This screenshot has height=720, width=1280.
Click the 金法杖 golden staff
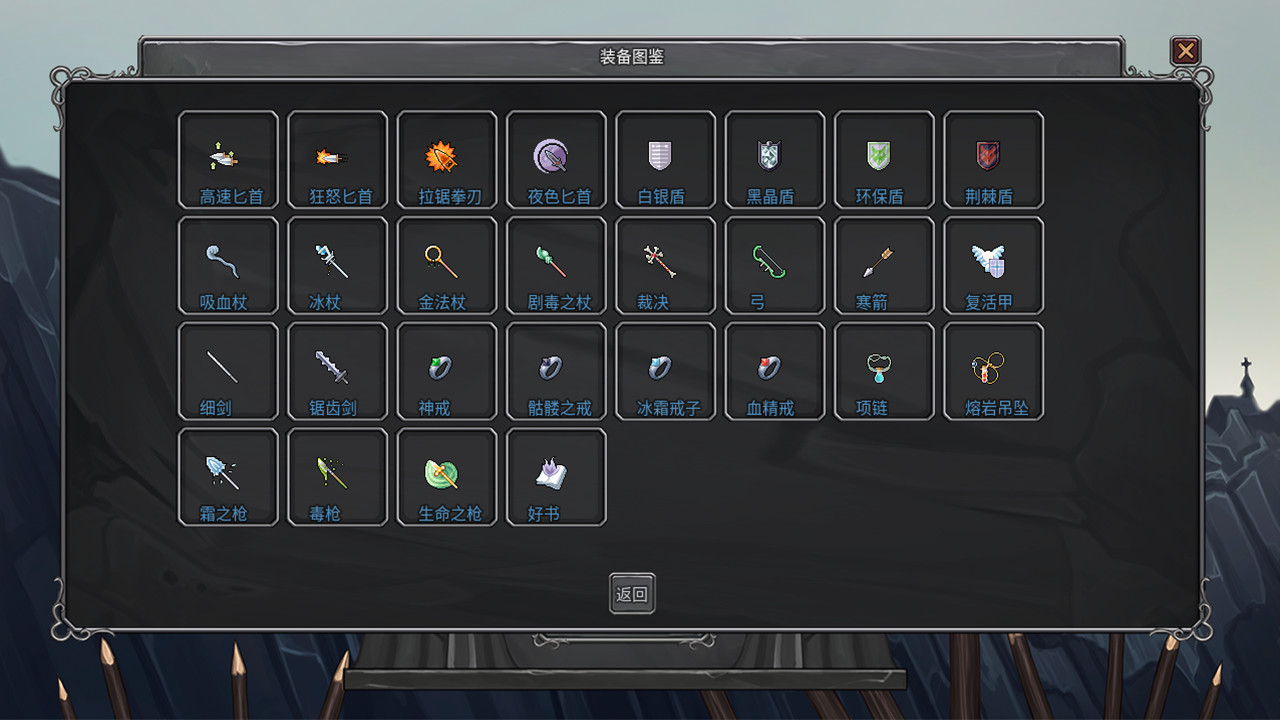[x=446, y=265]
